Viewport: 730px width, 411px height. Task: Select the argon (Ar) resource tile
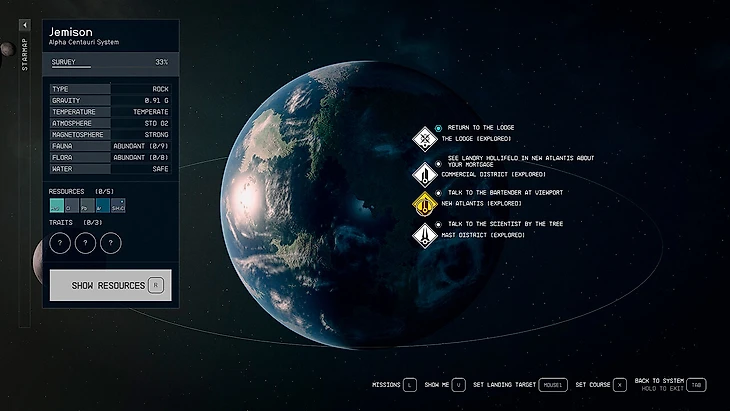[103, 206]
